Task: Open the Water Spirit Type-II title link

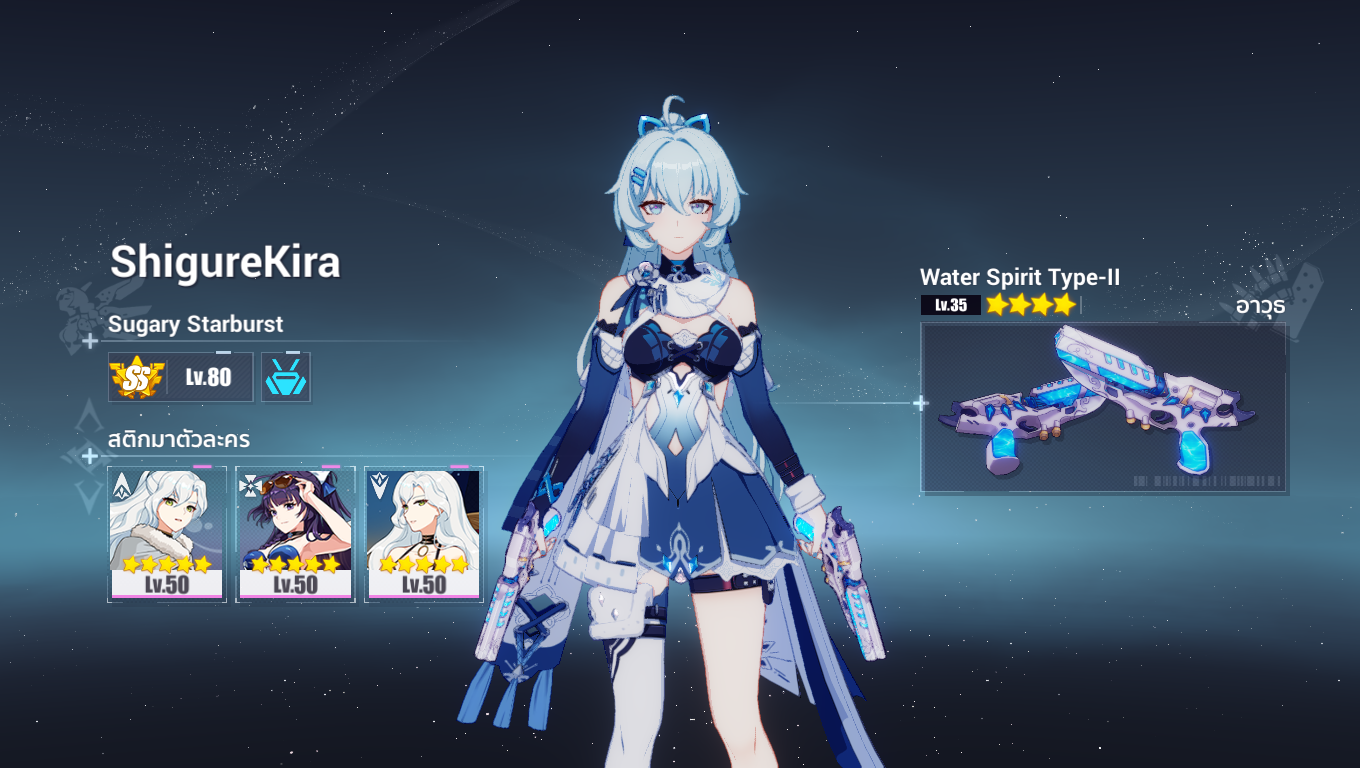Action: (1021, 278)
